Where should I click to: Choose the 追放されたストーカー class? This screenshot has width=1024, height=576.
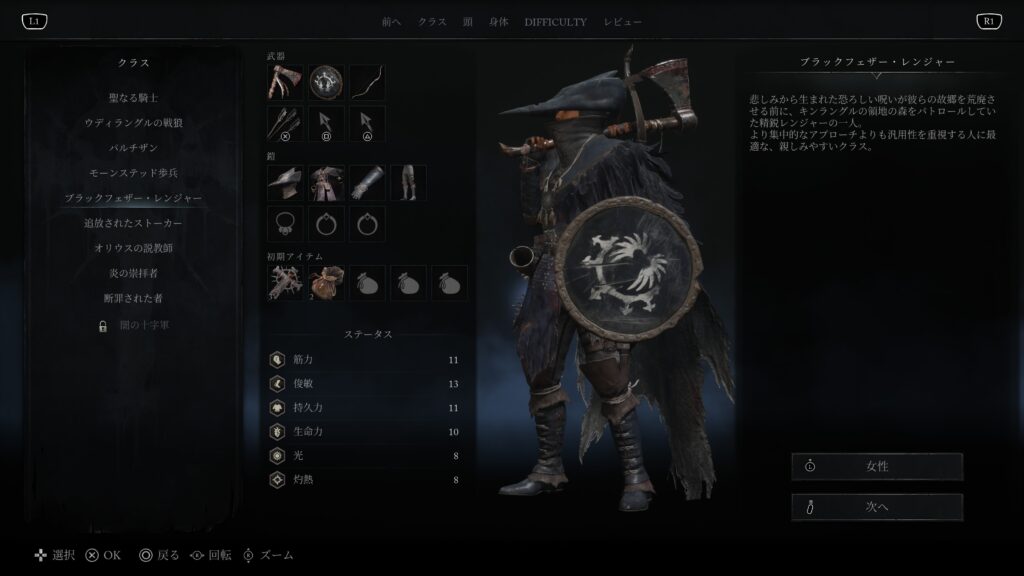coord(133,223)
